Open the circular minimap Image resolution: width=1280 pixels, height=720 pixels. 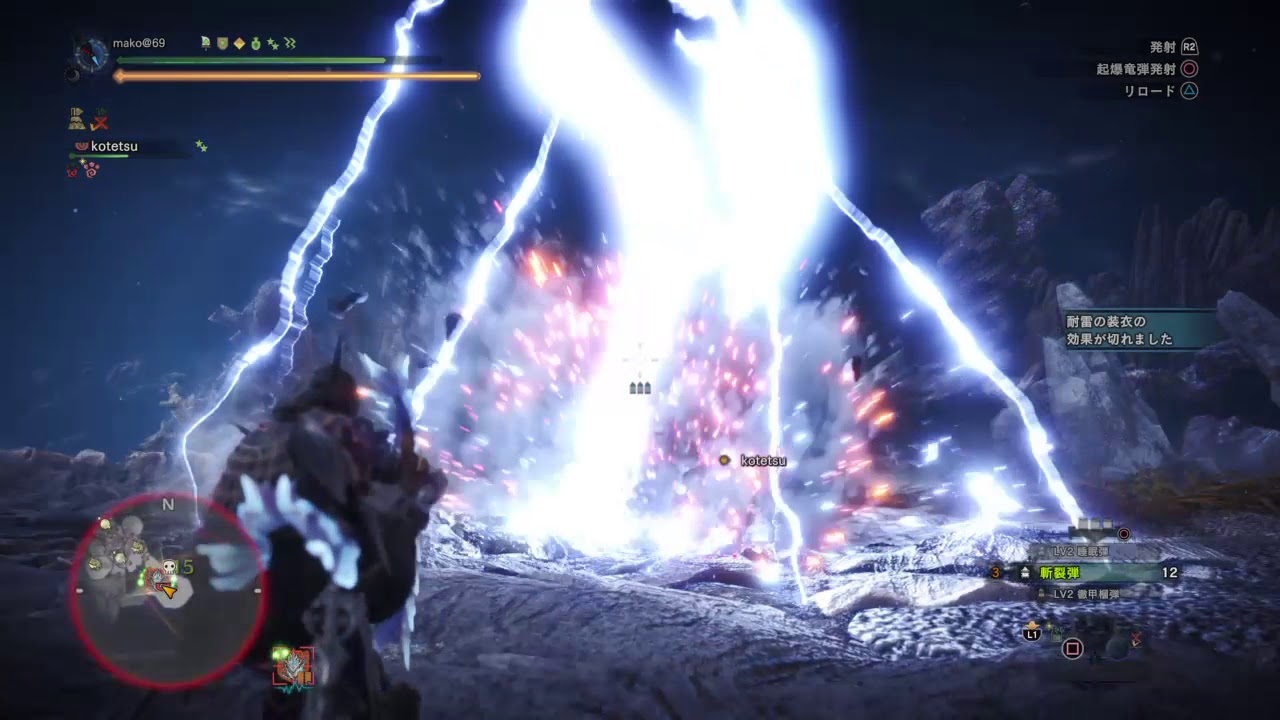coord(166,590)
